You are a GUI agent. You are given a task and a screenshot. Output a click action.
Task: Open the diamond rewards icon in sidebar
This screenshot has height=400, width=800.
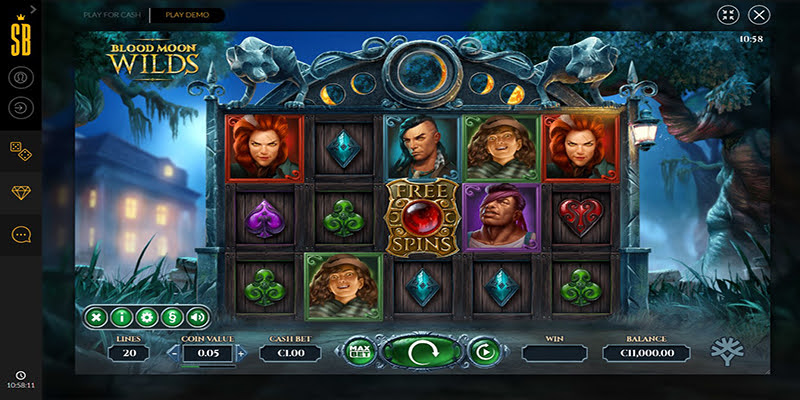pyautogui.click(x=20, y=192)
